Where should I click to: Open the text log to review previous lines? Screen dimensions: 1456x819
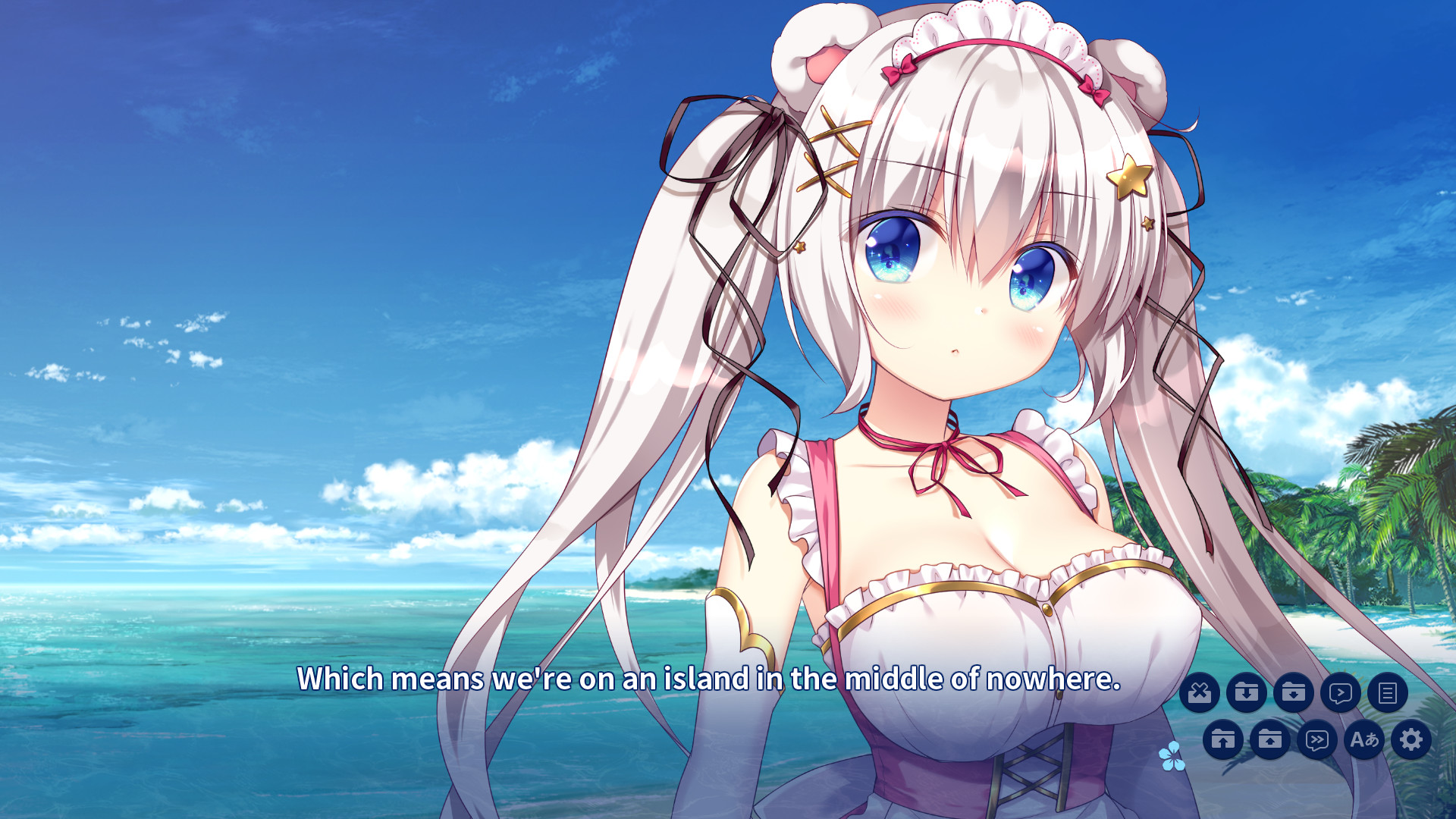coord(1388,692)
